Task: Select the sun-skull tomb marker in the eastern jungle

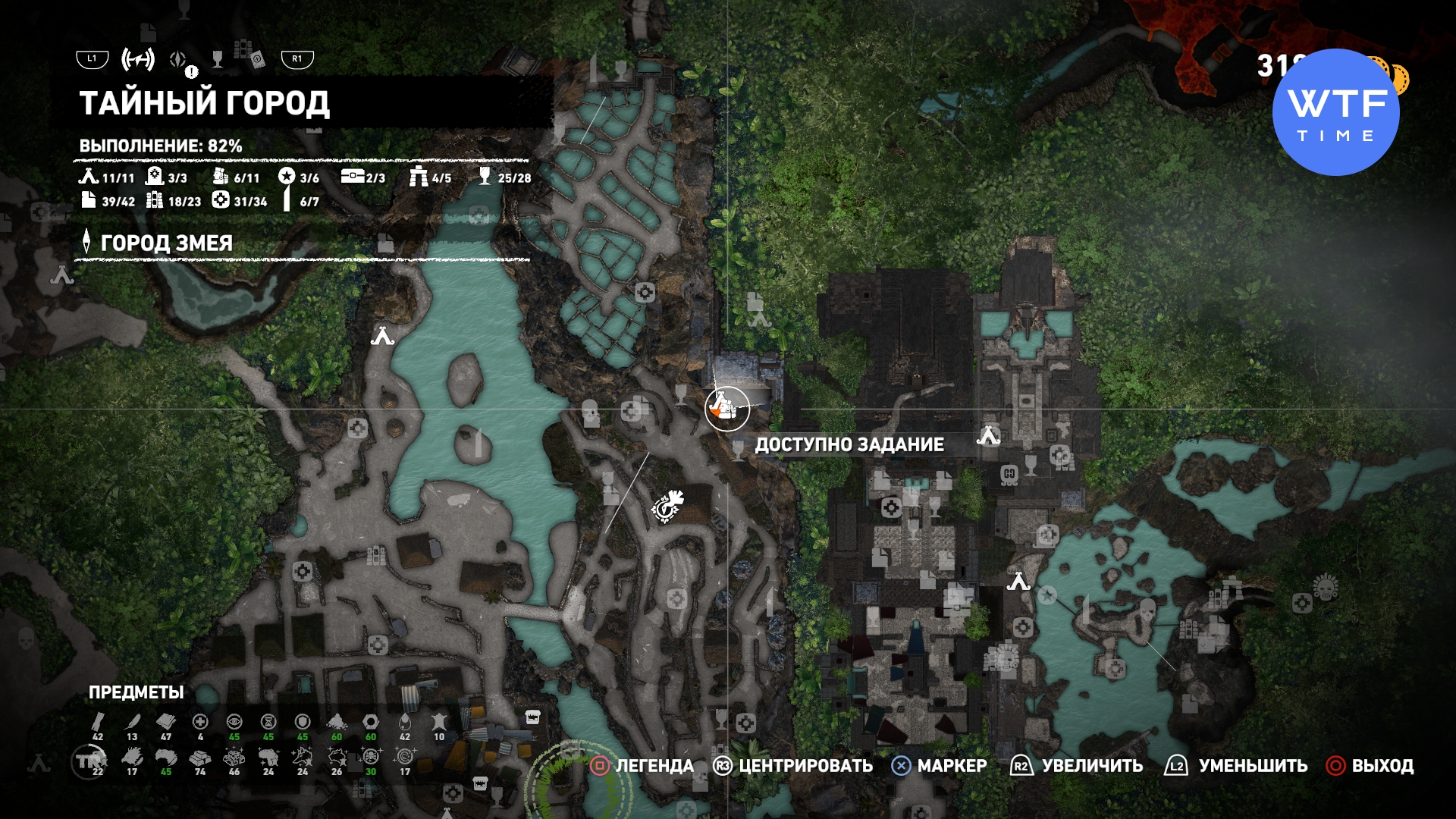Action: (x=1326, y=586)
